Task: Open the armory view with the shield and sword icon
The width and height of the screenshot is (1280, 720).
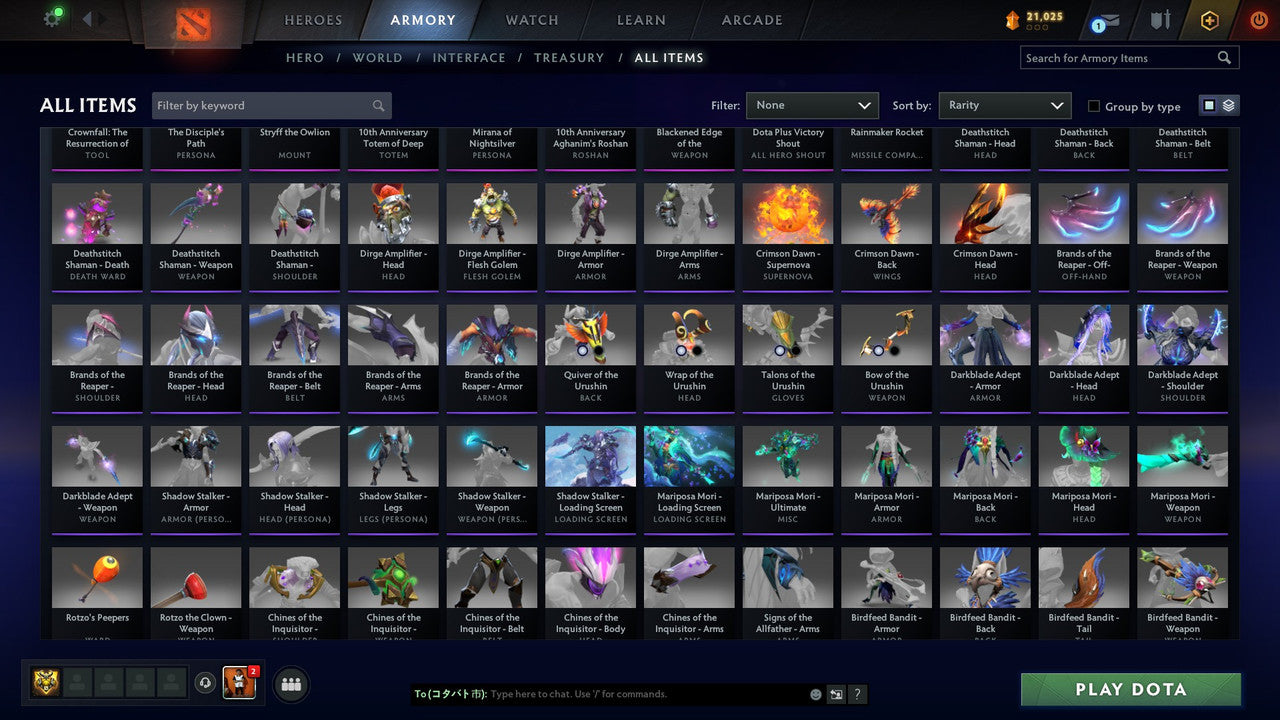Action: tap(1160, 20)
